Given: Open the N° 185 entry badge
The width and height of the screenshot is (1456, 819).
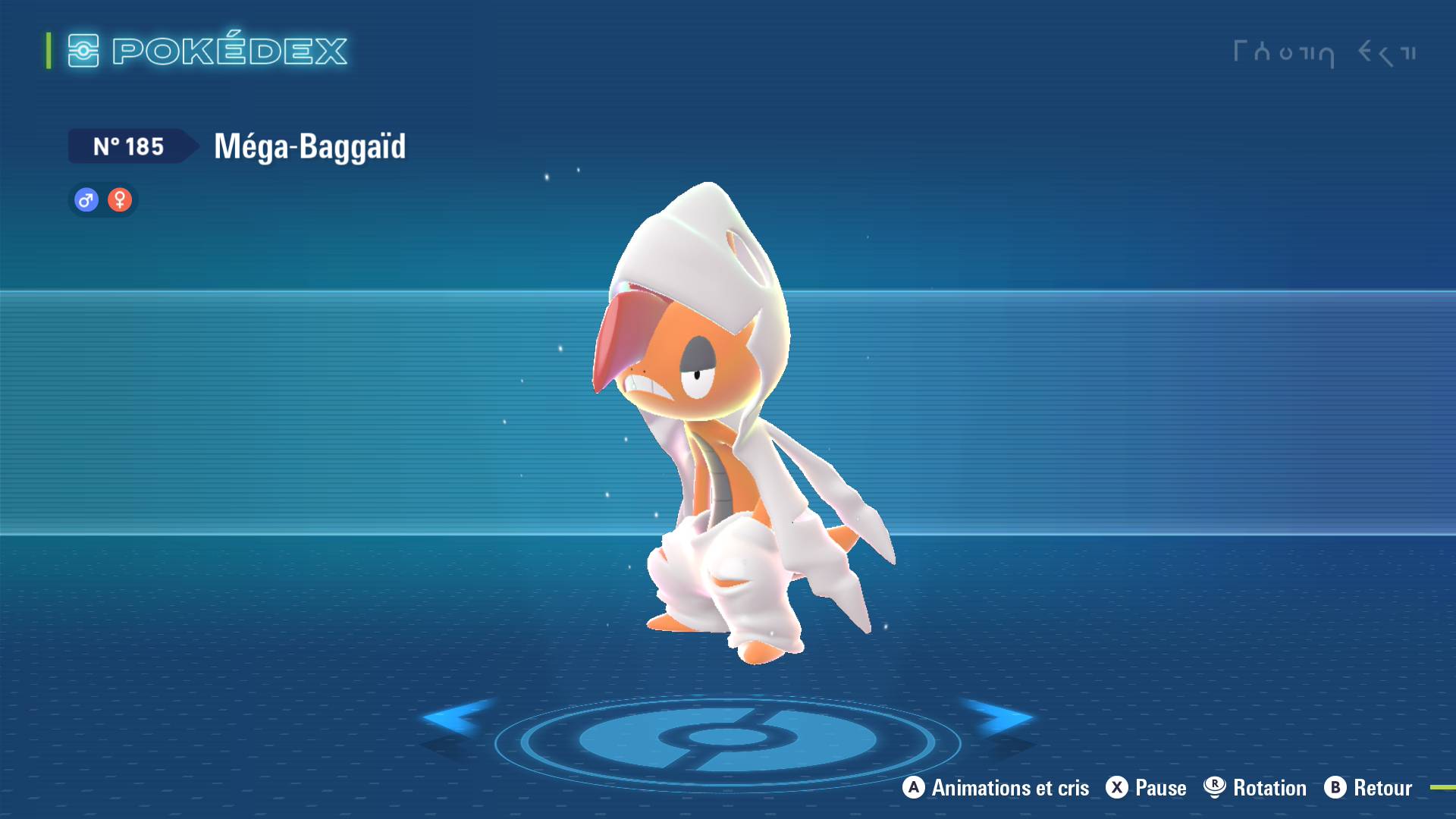Looking at the screenshot, I should click(x=129, y=146).
